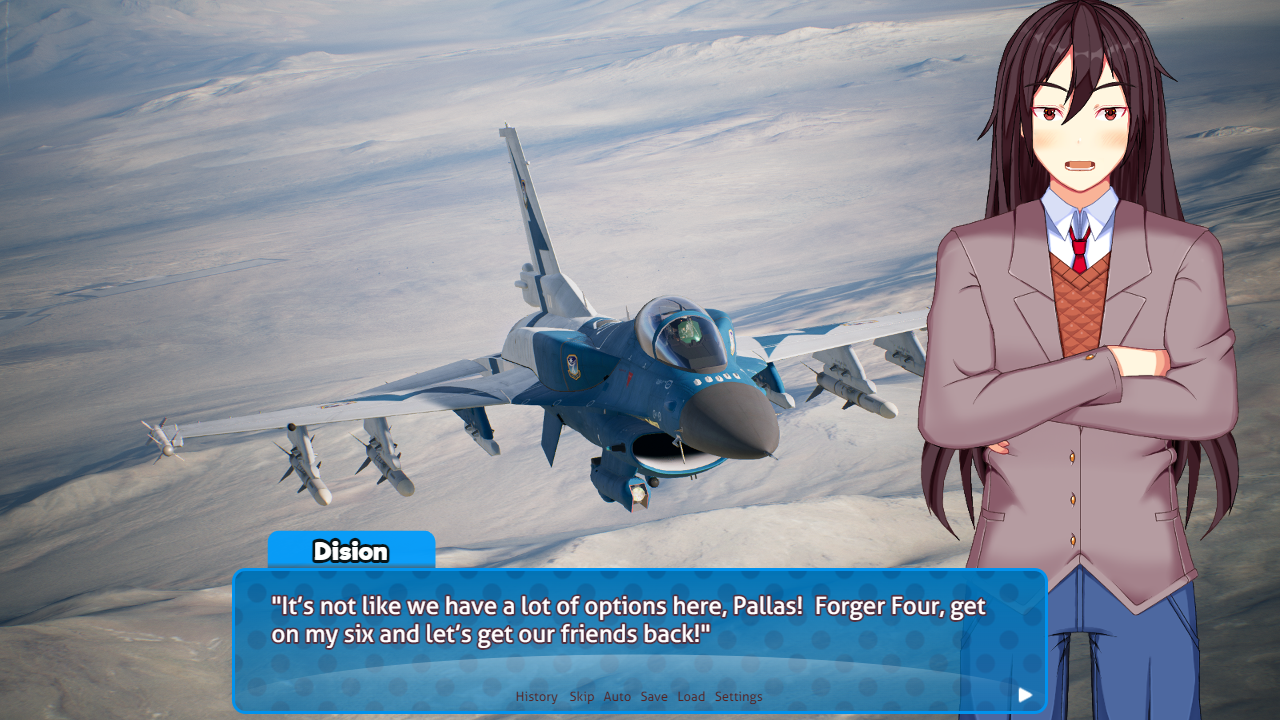Advance the story by clicking the dialogue box
The image size is (1280, 720).
tap(640, 640)
